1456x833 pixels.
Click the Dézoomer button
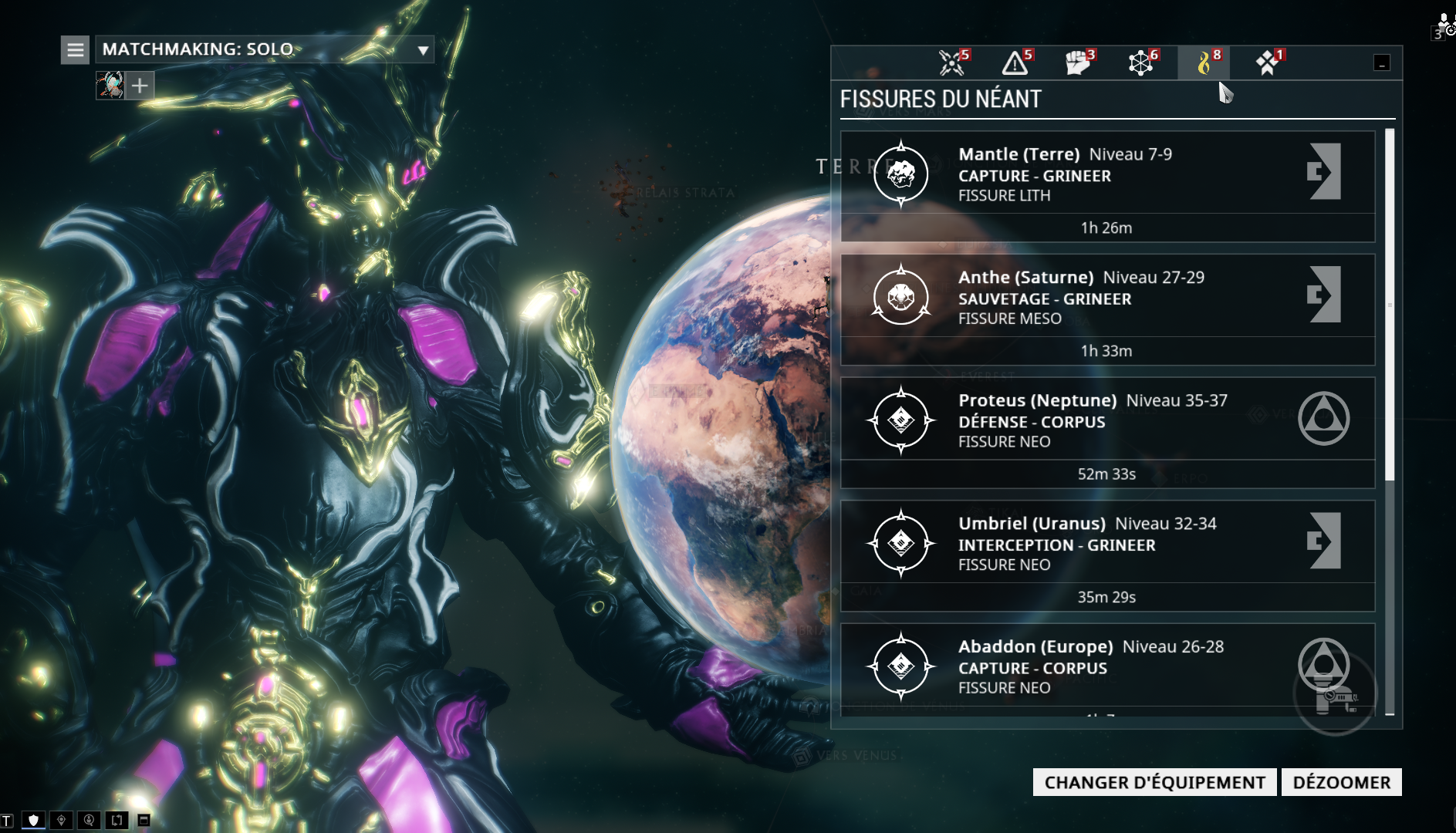pyautogui.click(x=1341, y=782)
